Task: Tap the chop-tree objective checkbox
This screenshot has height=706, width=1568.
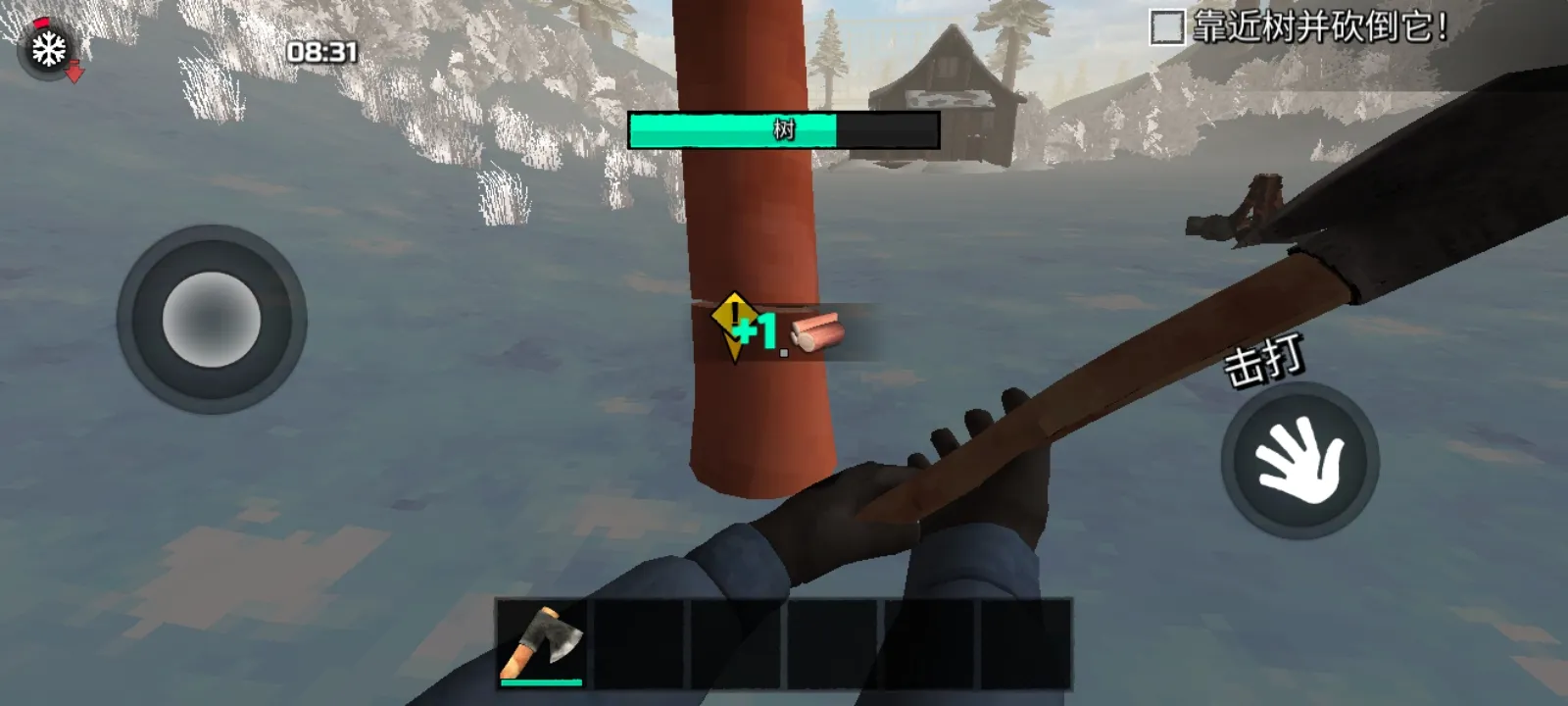Action: (x=1166, y=27)
